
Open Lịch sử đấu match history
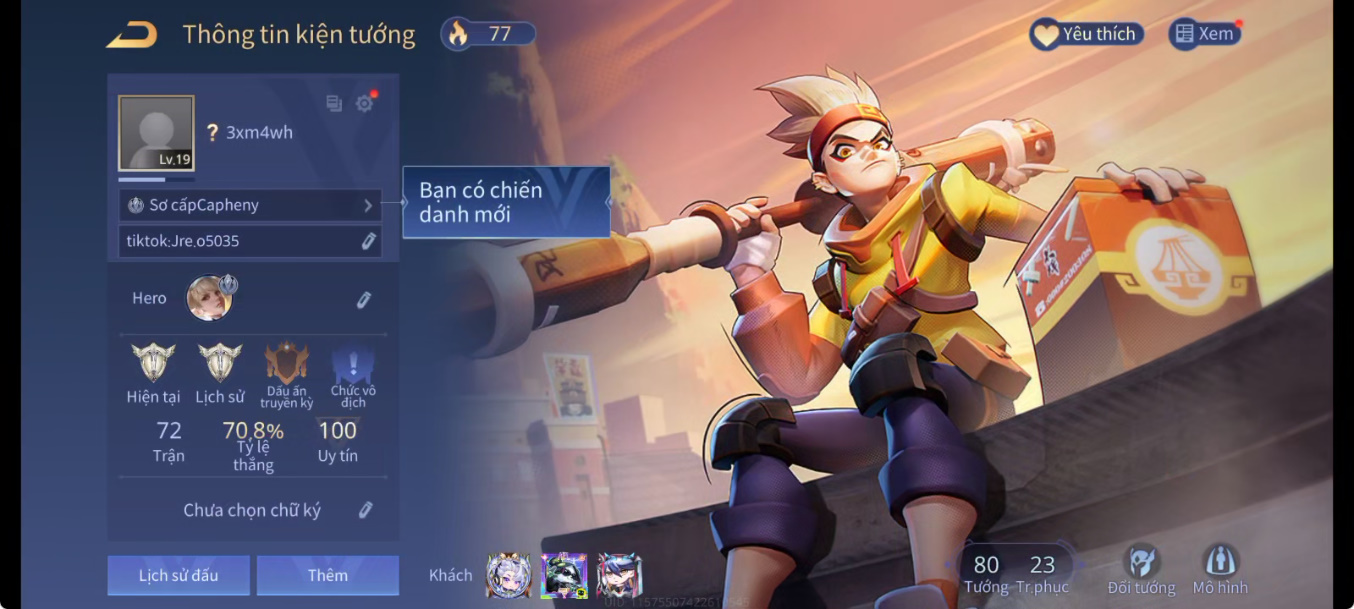(x=179, y=575)
